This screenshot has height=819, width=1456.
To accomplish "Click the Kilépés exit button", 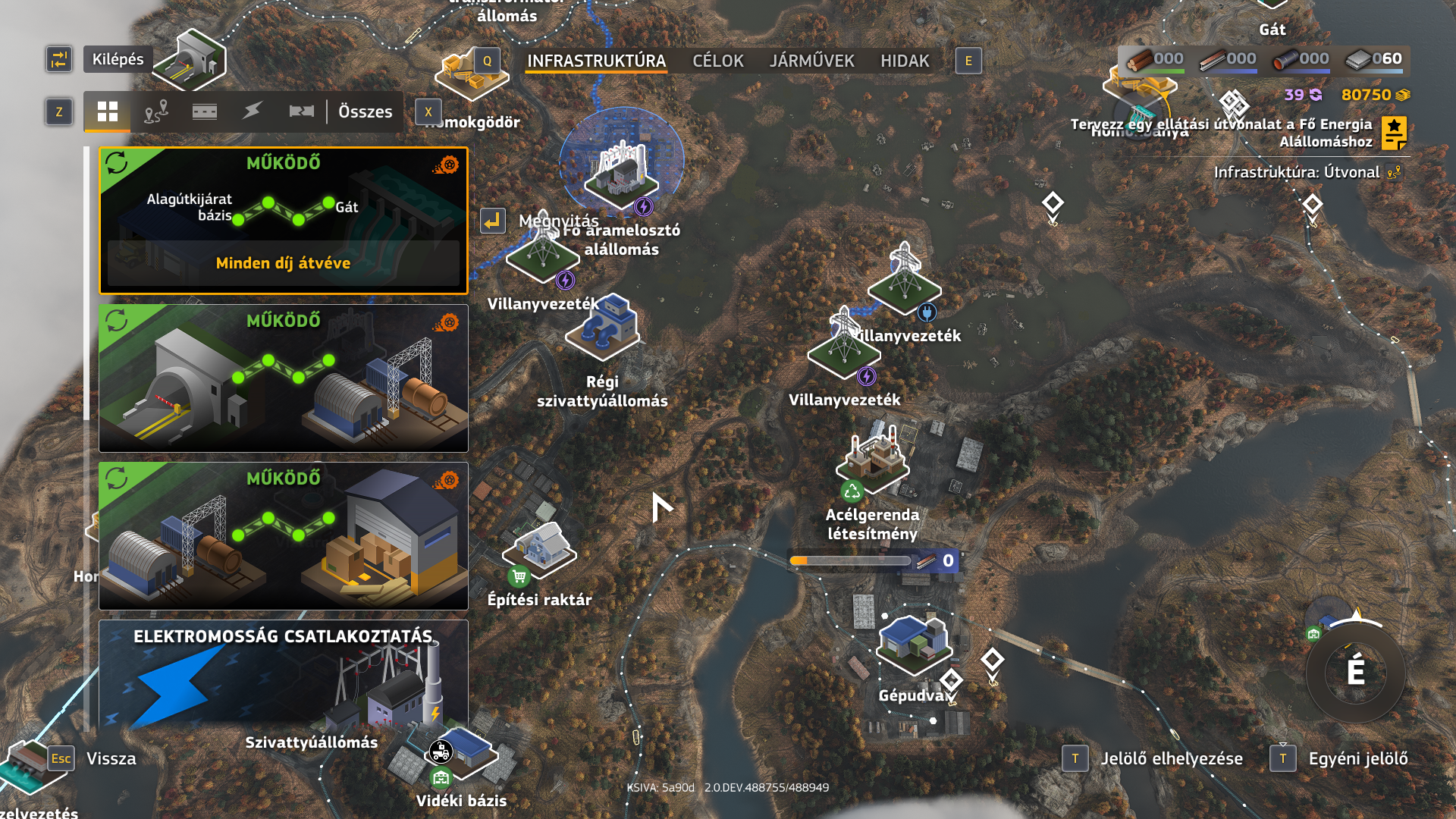I will click(x=118, y=59).
